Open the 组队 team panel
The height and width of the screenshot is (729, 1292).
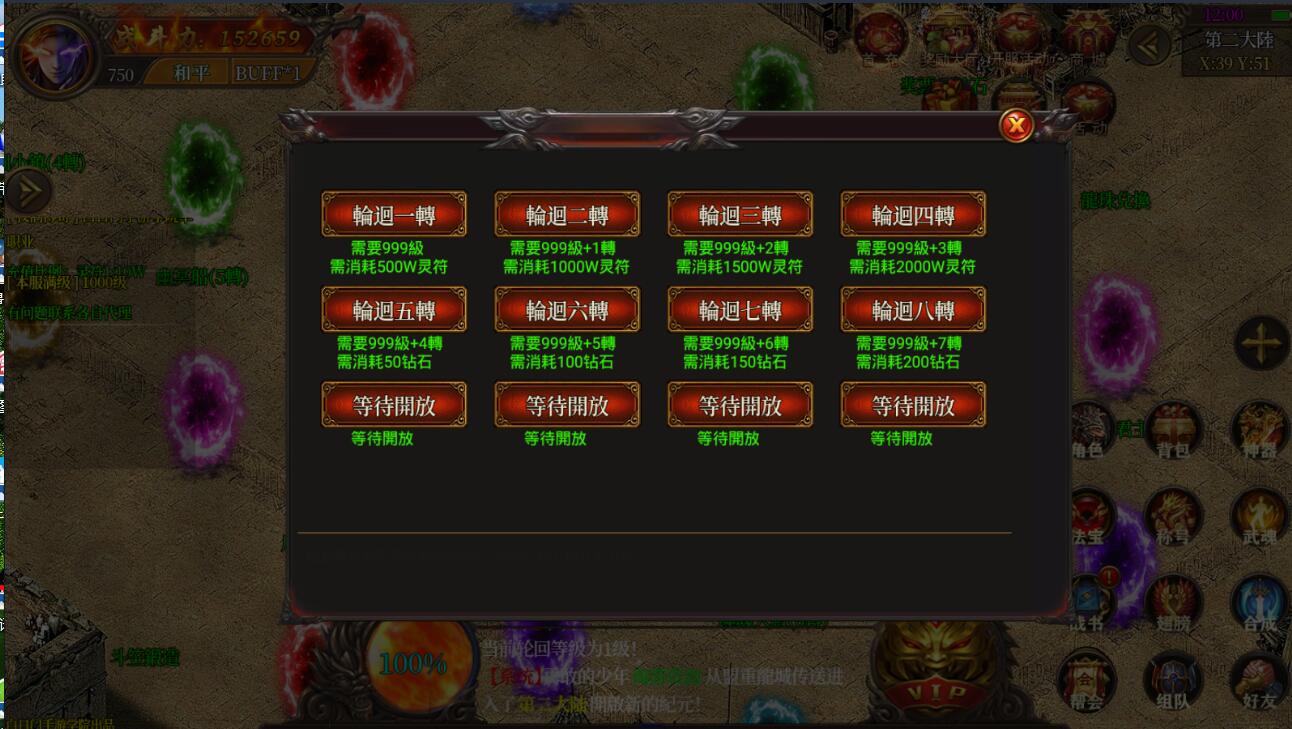(1172, 680)
